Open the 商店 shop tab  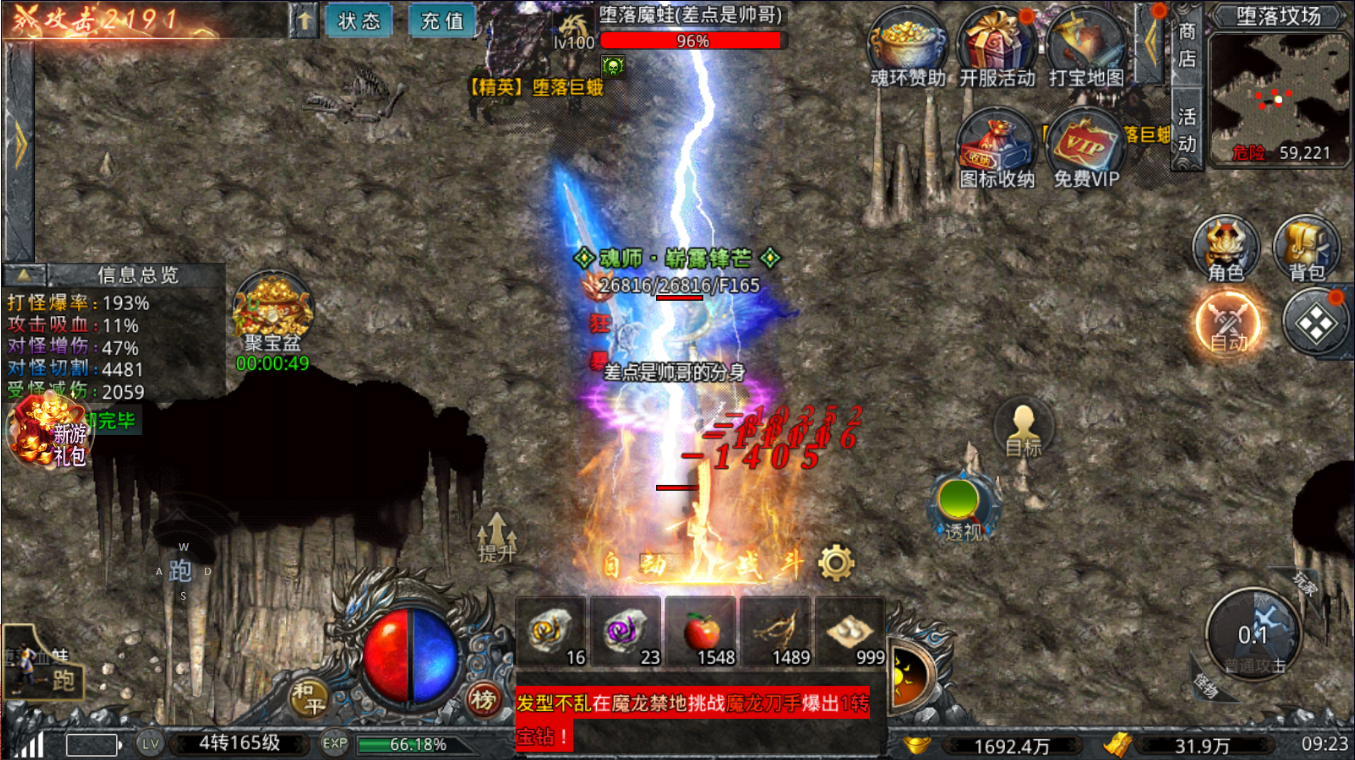pos(1187,45)
